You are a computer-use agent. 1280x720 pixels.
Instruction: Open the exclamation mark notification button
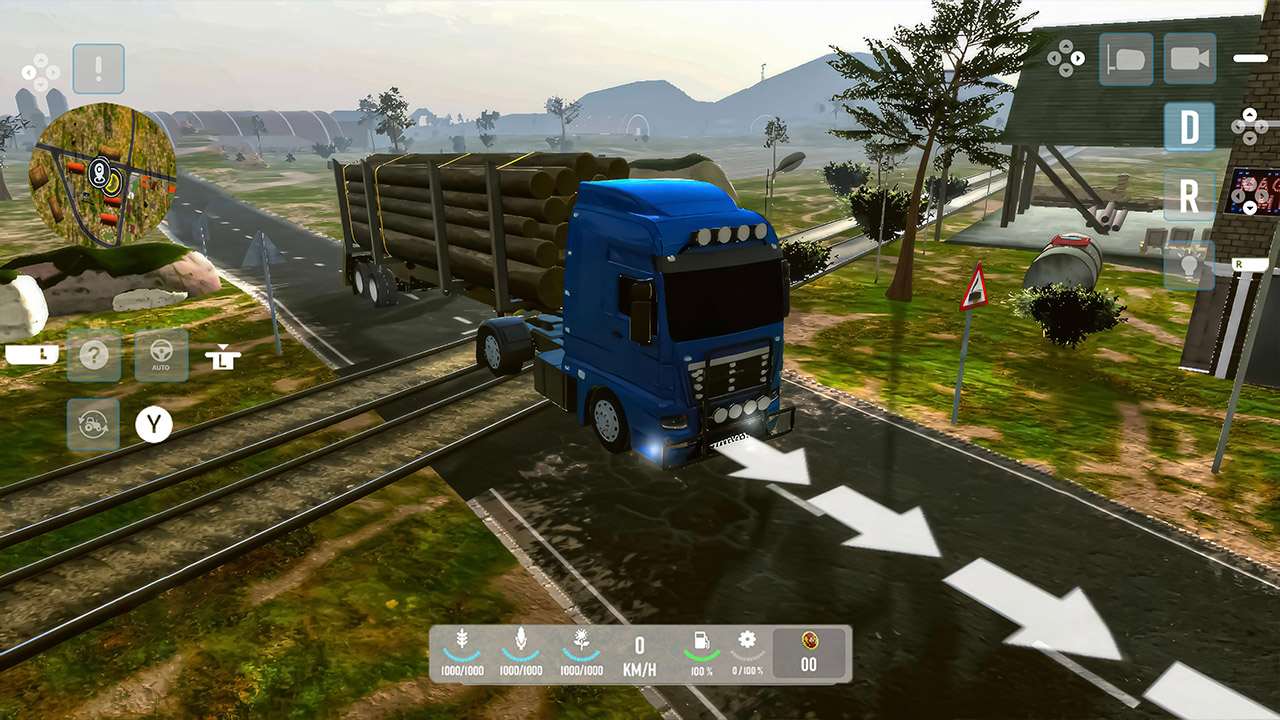[x=97, y=68]
